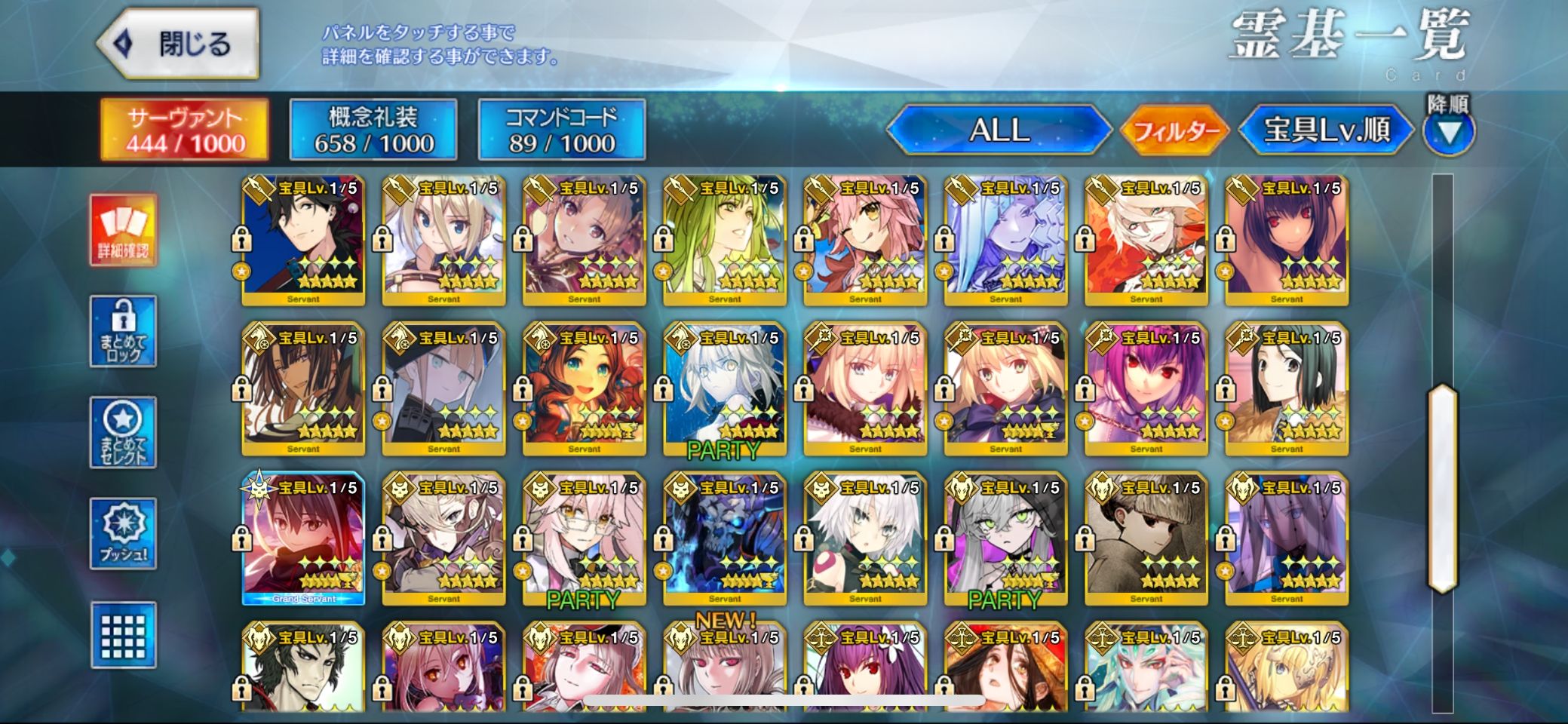Select the Grand Servant card with blue frame
Viewport: 1568px width, 724px height.
(x=303, y=539)
